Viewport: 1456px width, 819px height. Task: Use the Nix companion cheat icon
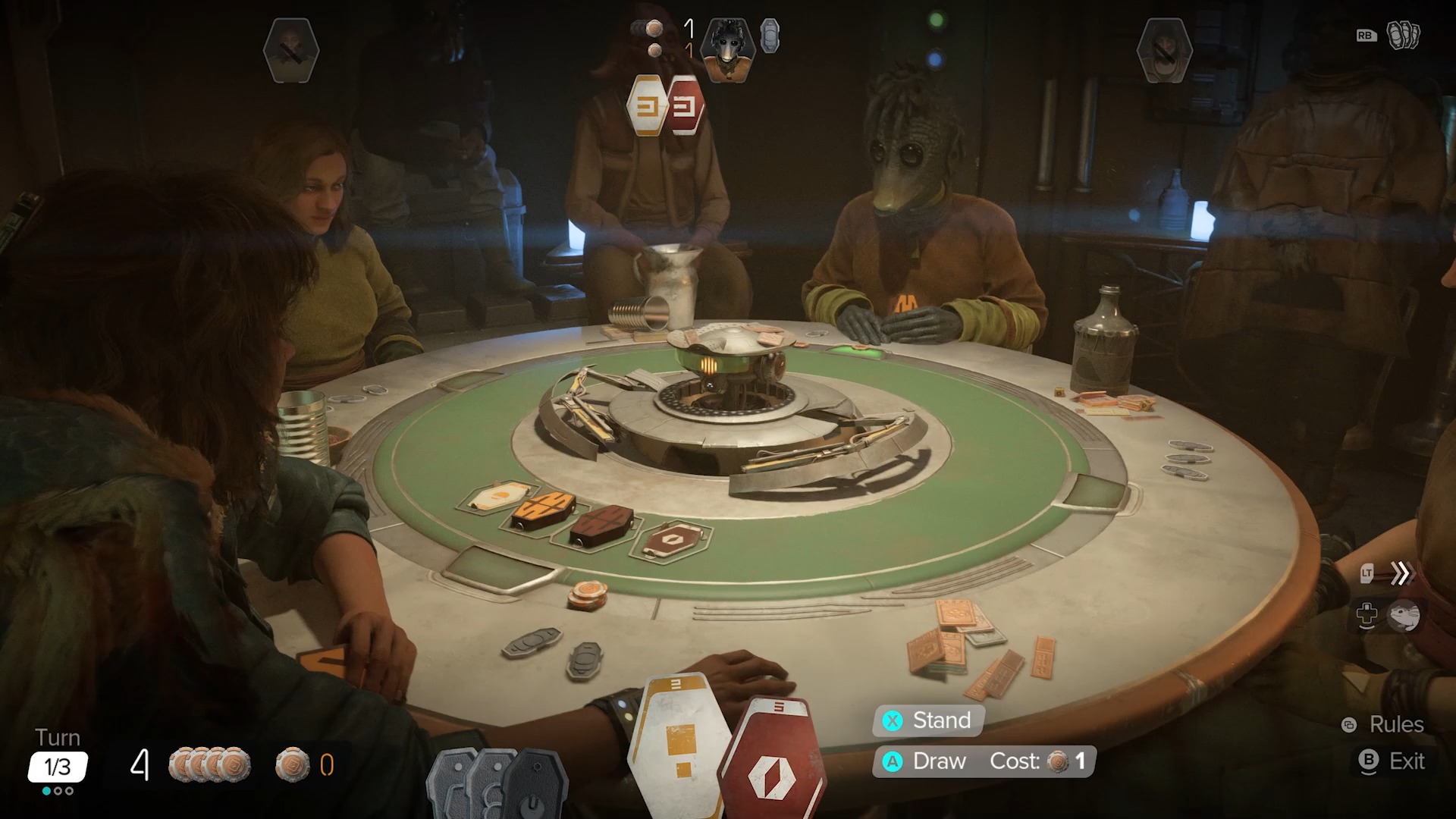click(x=1403, y=616)
